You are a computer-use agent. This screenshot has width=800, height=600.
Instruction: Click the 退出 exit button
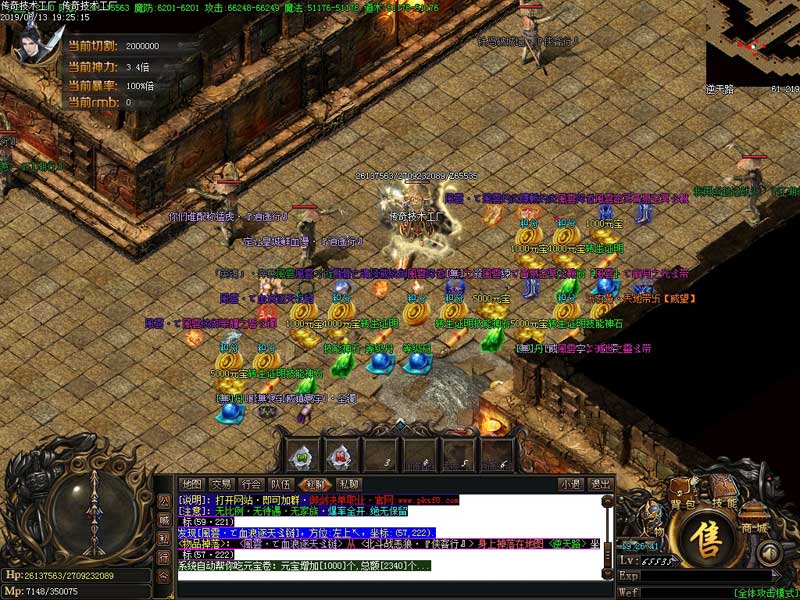pyautogui.click(x=600, y=484)
